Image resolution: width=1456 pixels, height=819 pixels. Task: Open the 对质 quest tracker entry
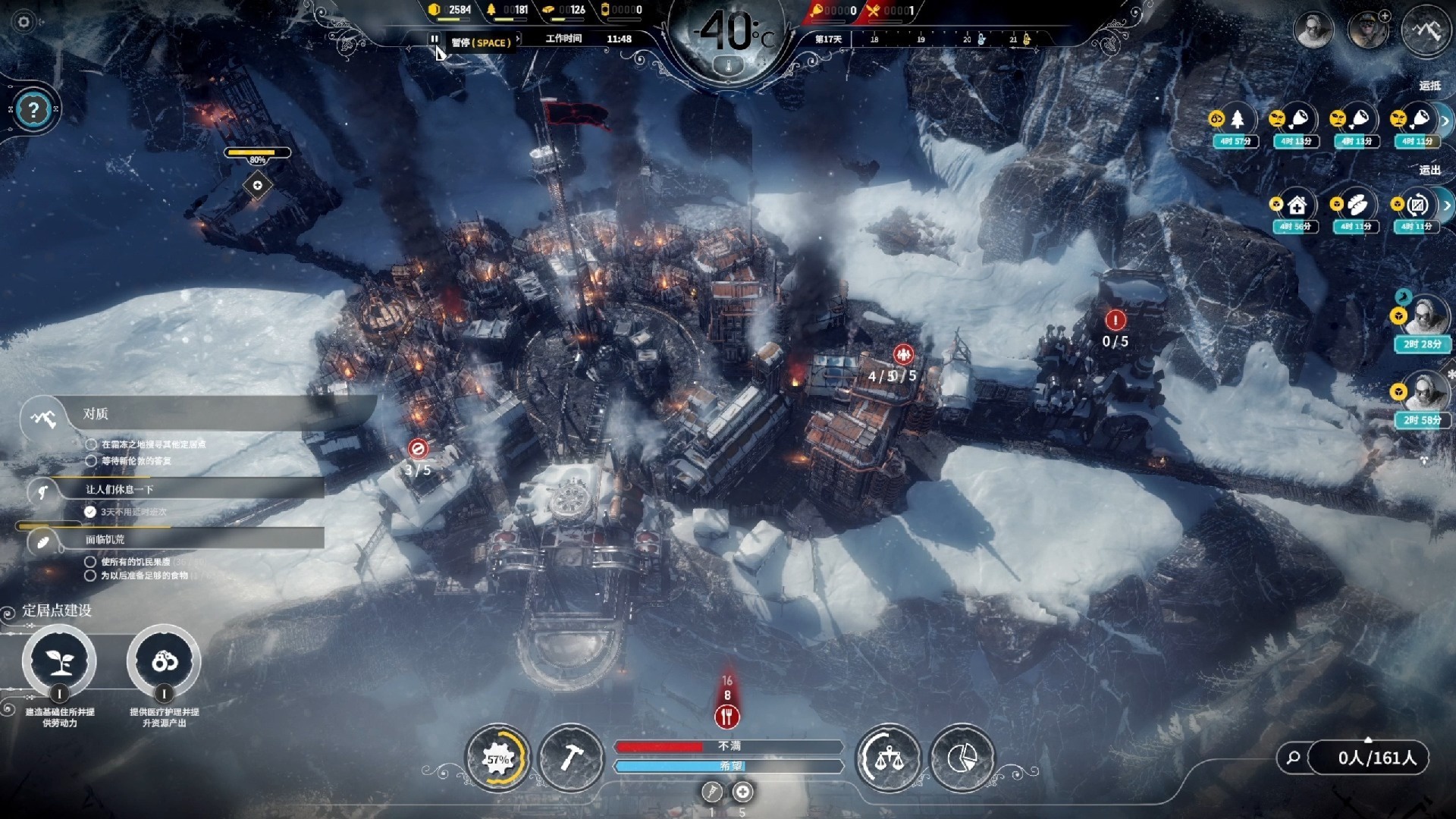tap(96, 414)
